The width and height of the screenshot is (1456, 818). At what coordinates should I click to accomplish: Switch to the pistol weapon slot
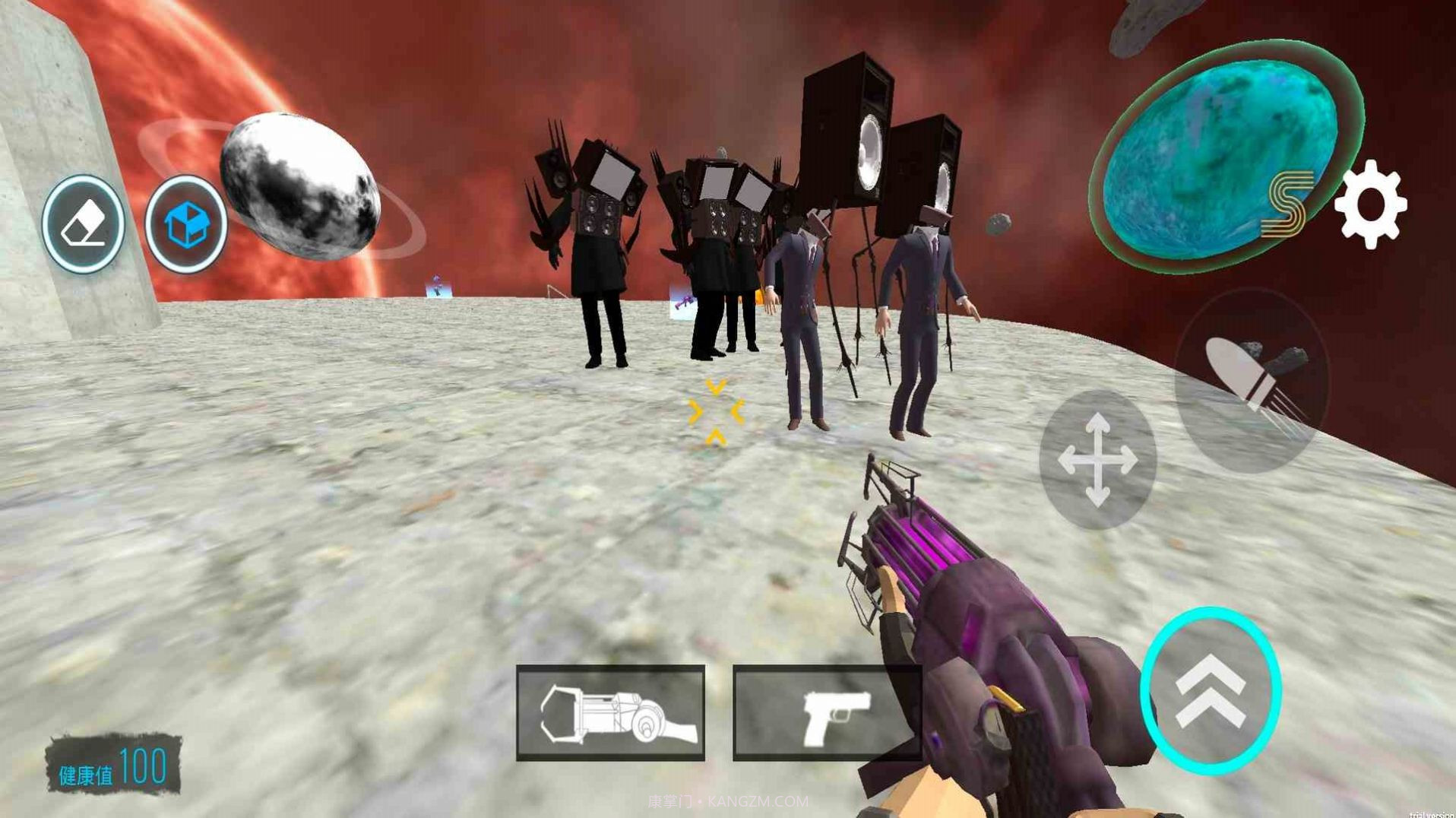point(827,712)
